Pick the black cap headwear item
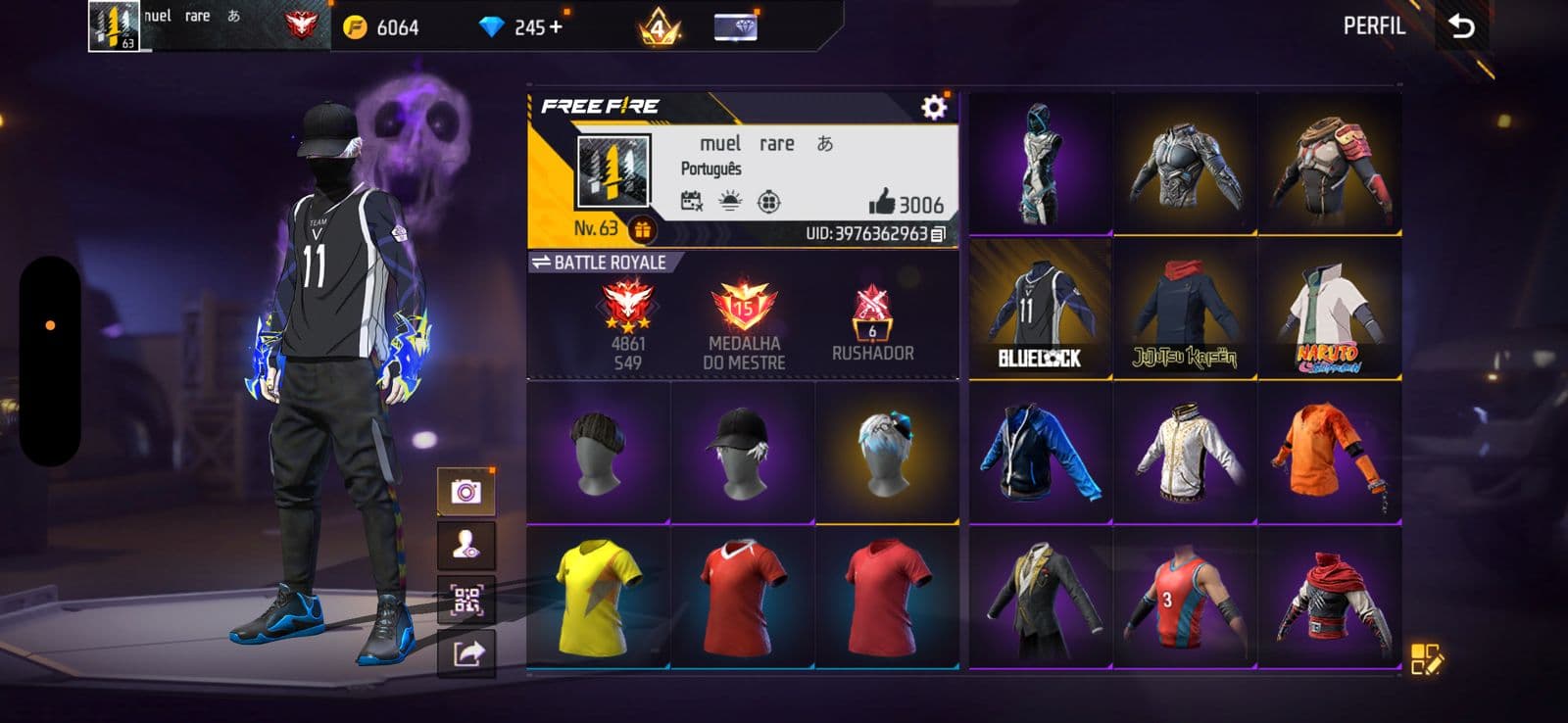Viewport: 1568px width, 723px height. (742, 452)
